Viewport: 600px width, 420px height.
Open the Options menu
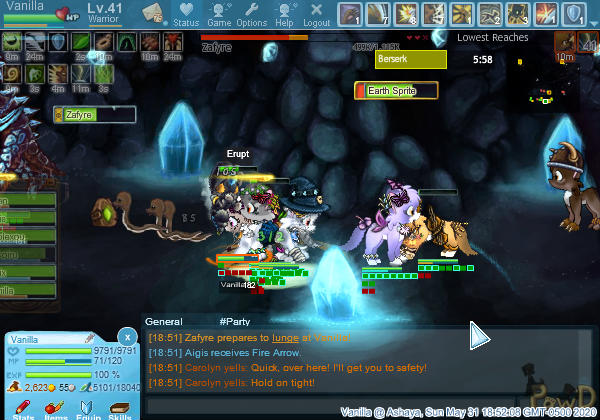(251, 15)
